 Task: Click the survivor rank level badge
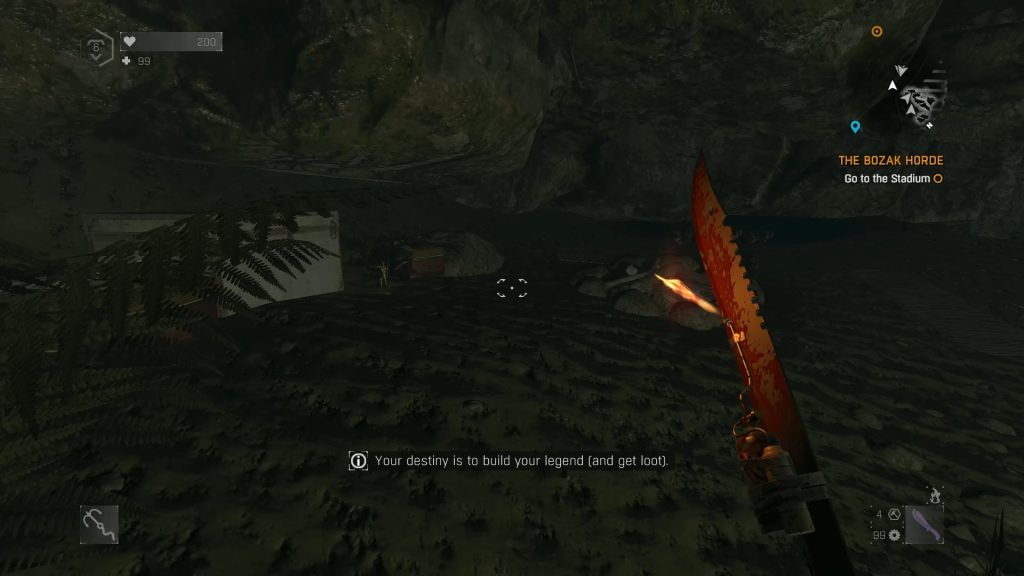pyautogui.click(x=97, y=47)
